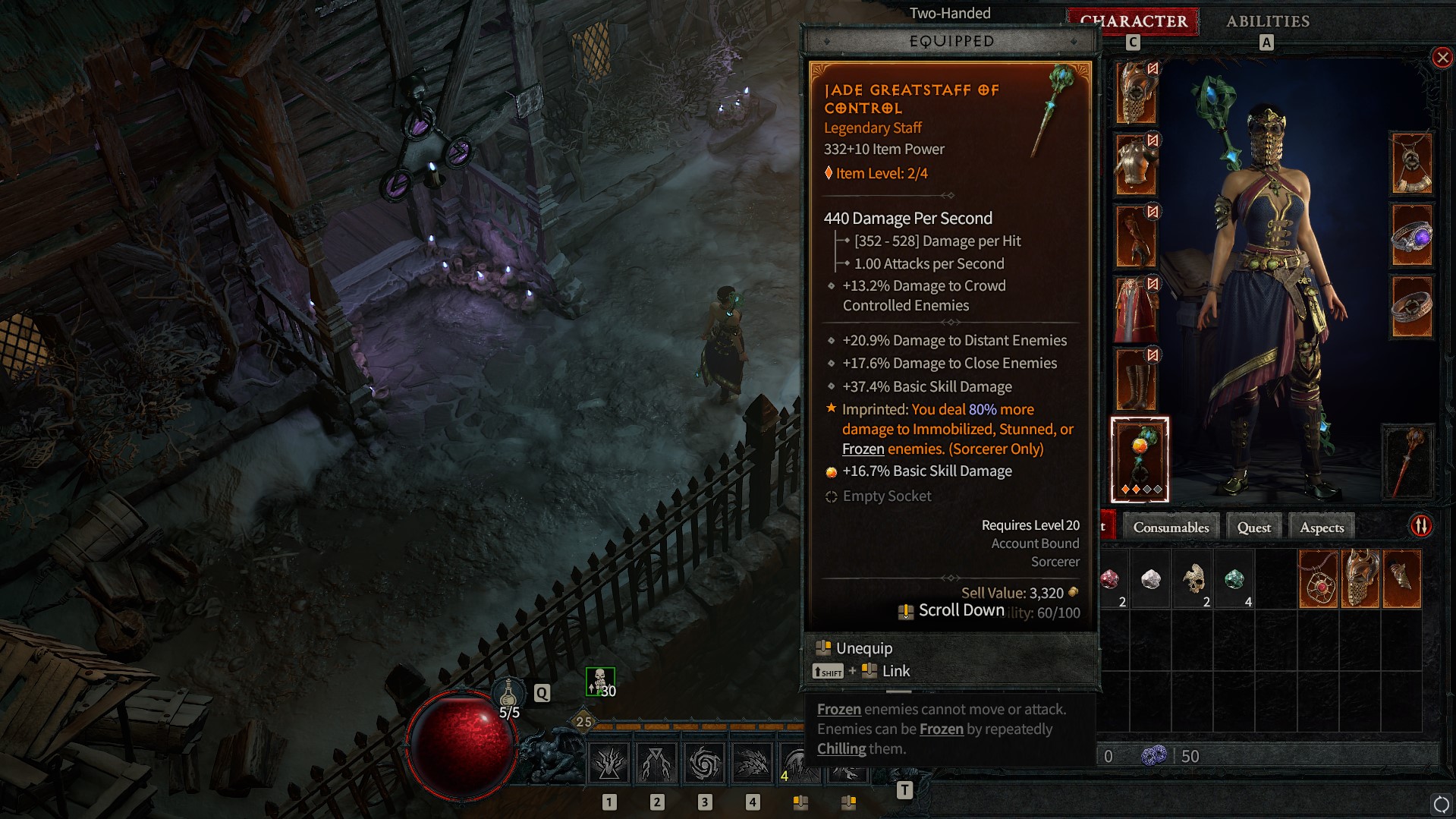Click the Link option below Unequip
The height and width of the screenshot is (819, 1456).
[x=895, y=670]
